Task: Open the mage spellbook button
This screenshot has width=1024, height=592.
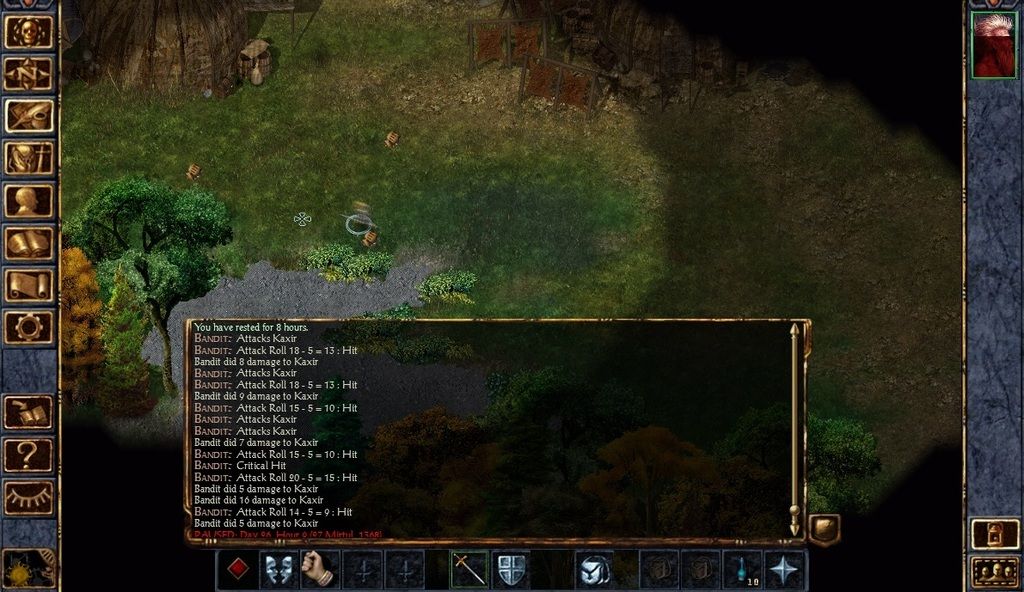Action: coord(29,242)
